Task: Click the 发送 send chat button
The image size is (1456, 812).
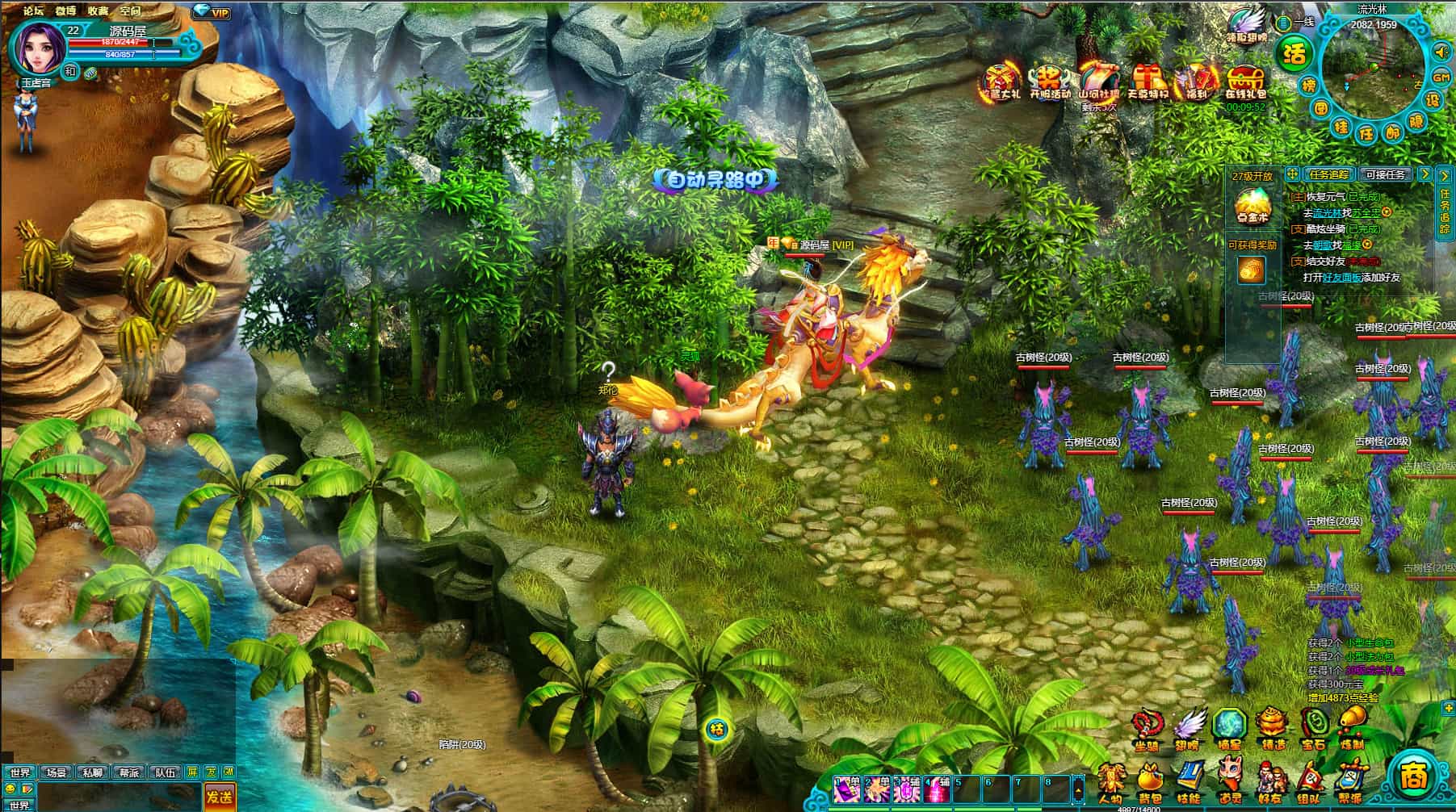Action: [x=219, y=797]
